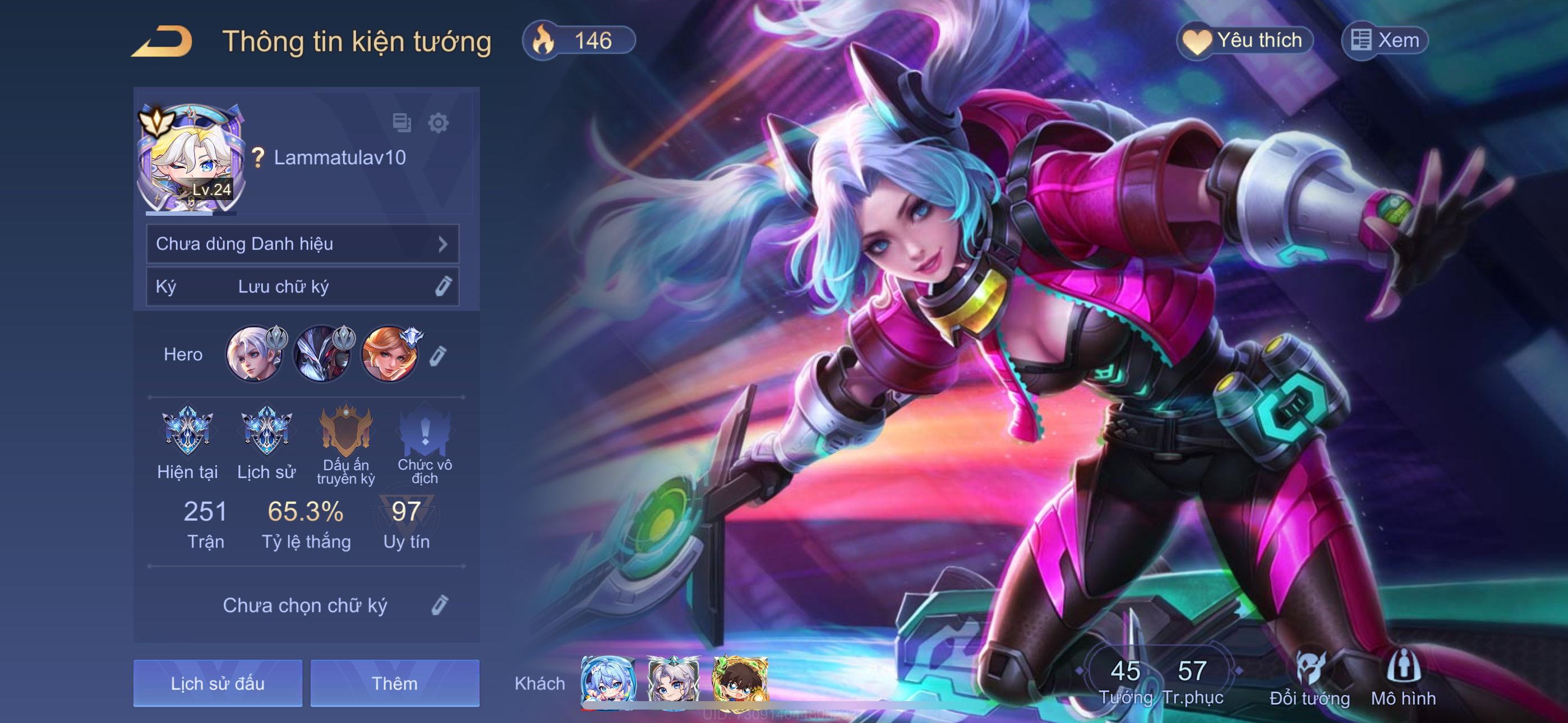Click the Thêm button
Screen dimensions: 1568x723
[394, 683]
